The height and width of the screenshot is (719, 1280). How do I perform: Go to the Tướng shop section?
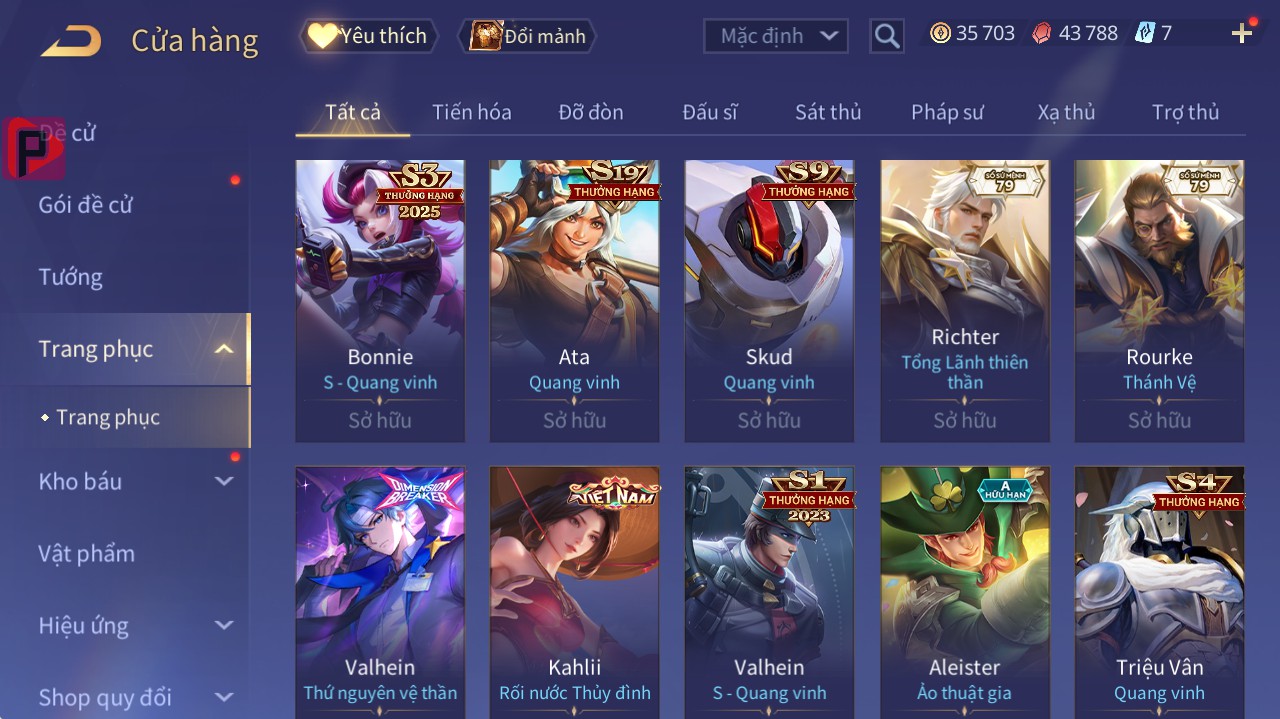(71, 277)
